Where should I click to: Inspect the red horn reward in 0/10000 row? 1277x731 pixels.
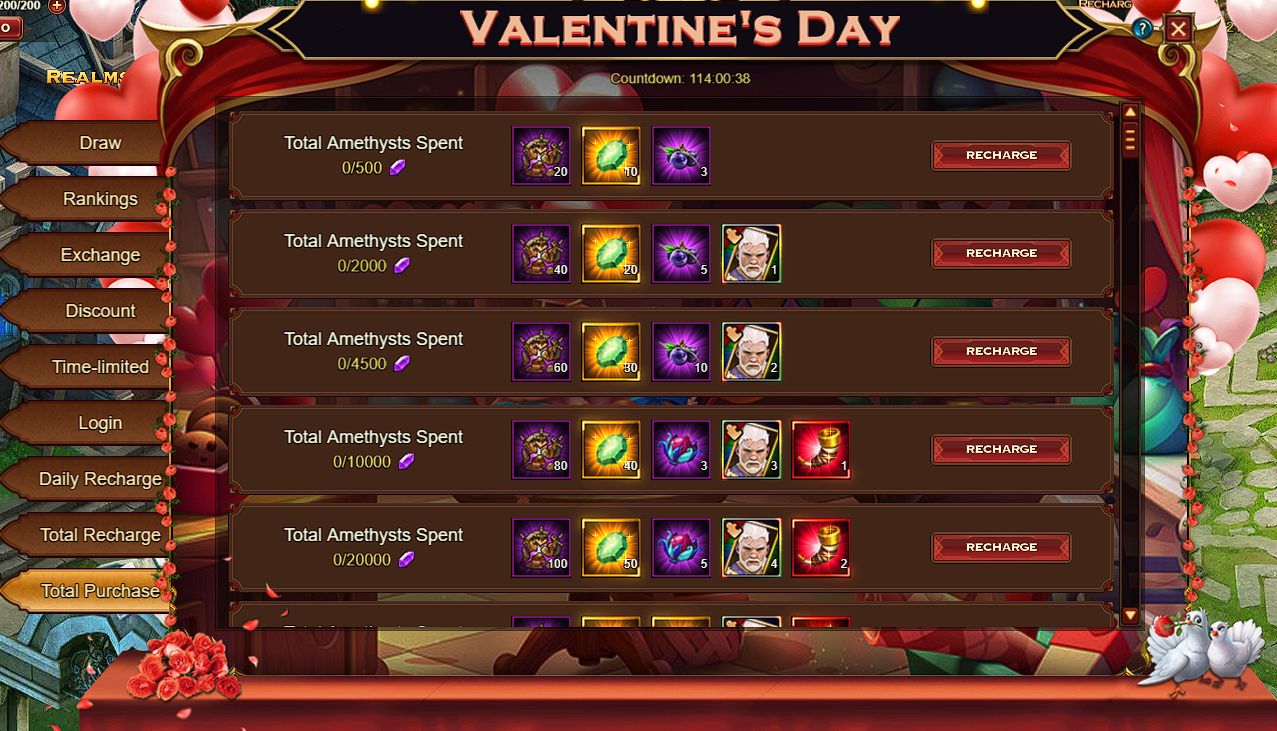click(x=821, y=449)
